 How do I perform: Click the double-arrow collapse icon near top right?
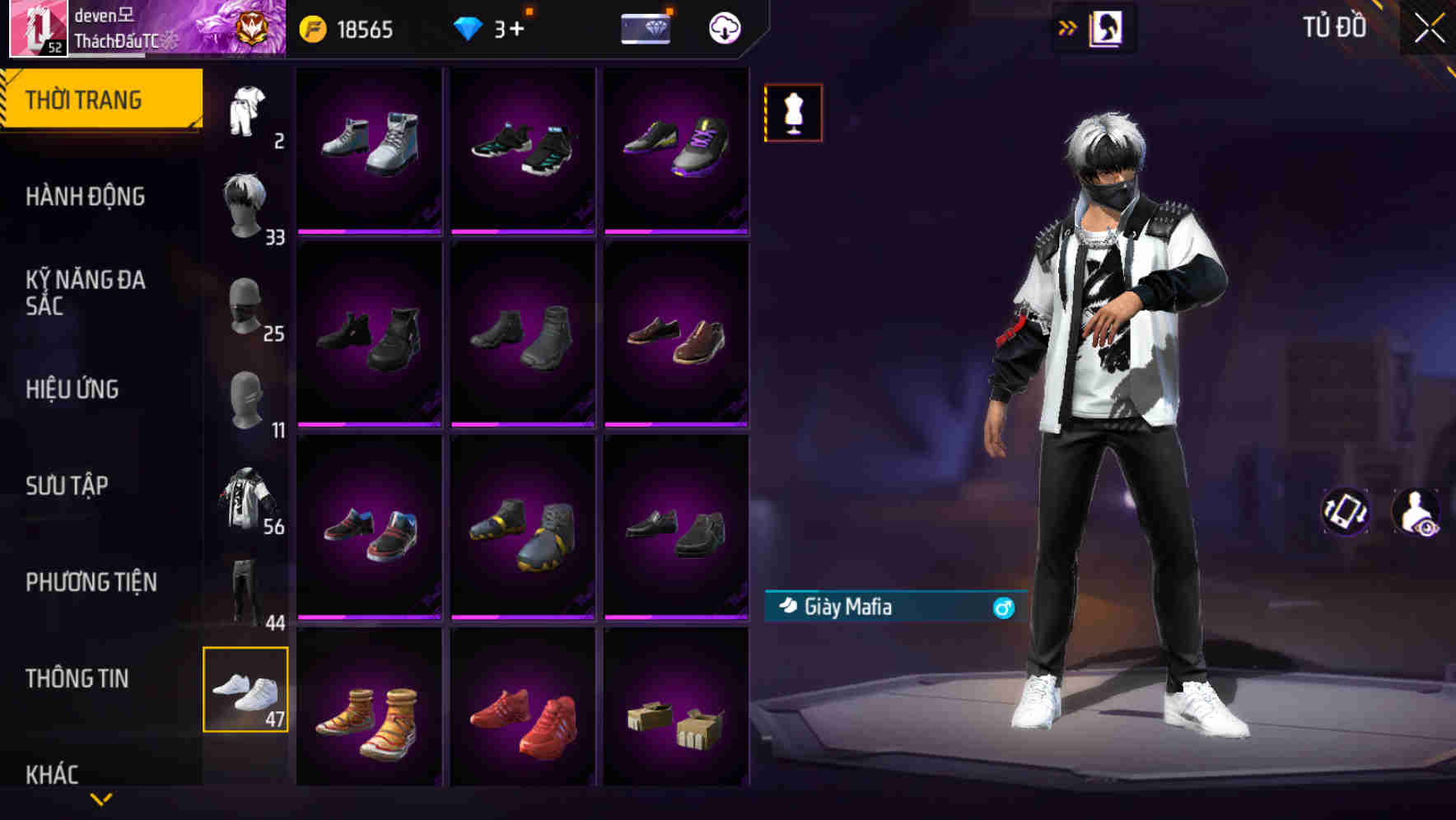1066,26
